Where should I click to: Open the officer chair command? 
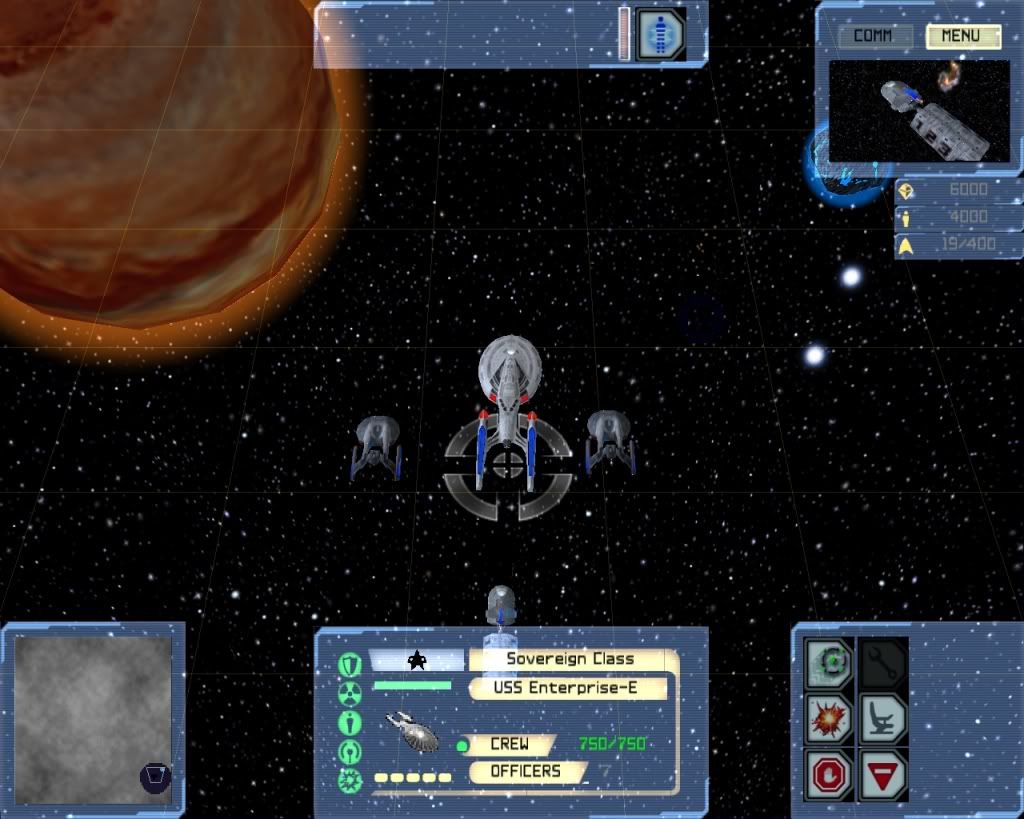point(884,718)
